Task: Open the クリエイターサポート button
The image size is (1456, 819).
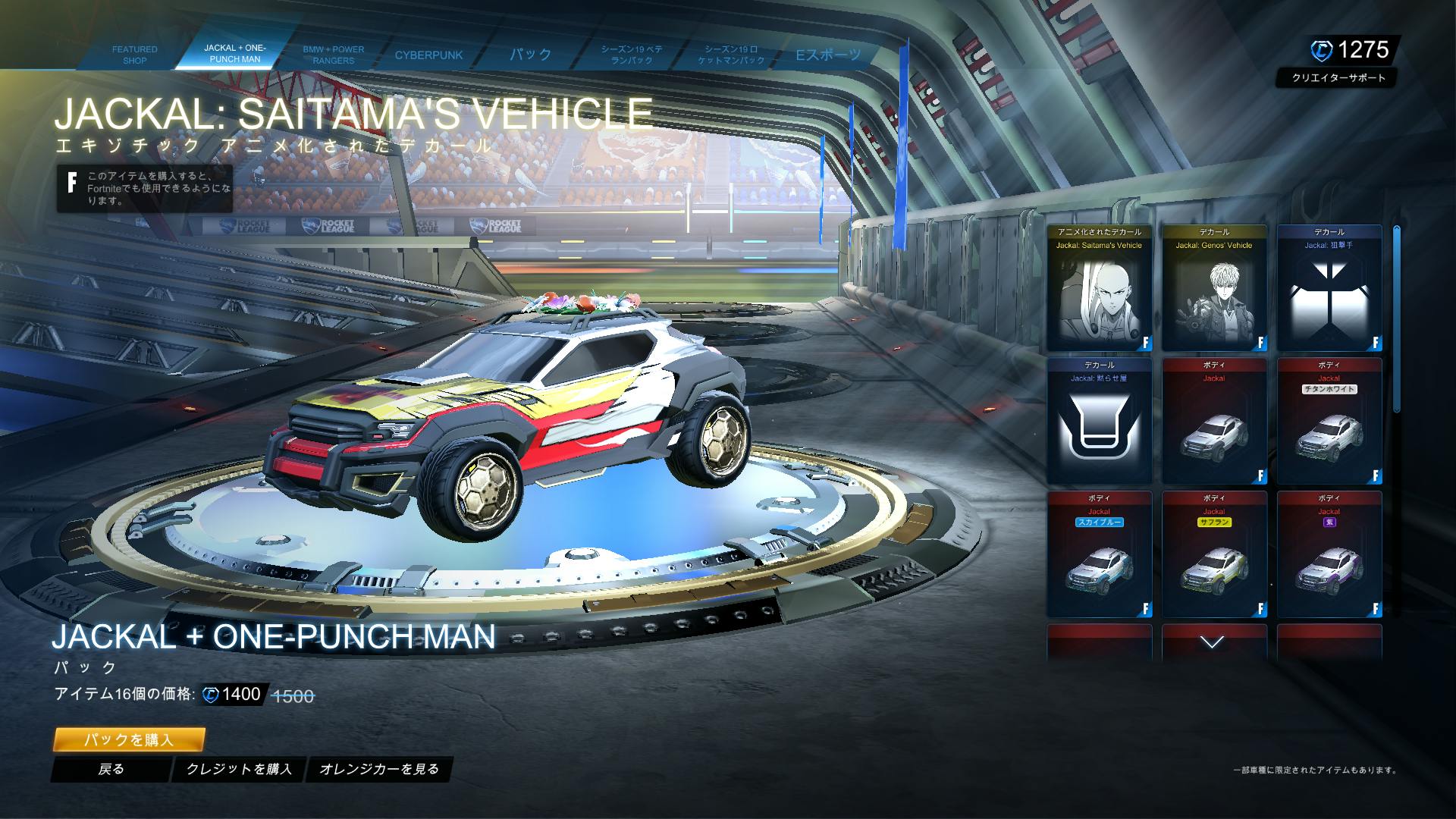Action: [x=1338, y=78]
